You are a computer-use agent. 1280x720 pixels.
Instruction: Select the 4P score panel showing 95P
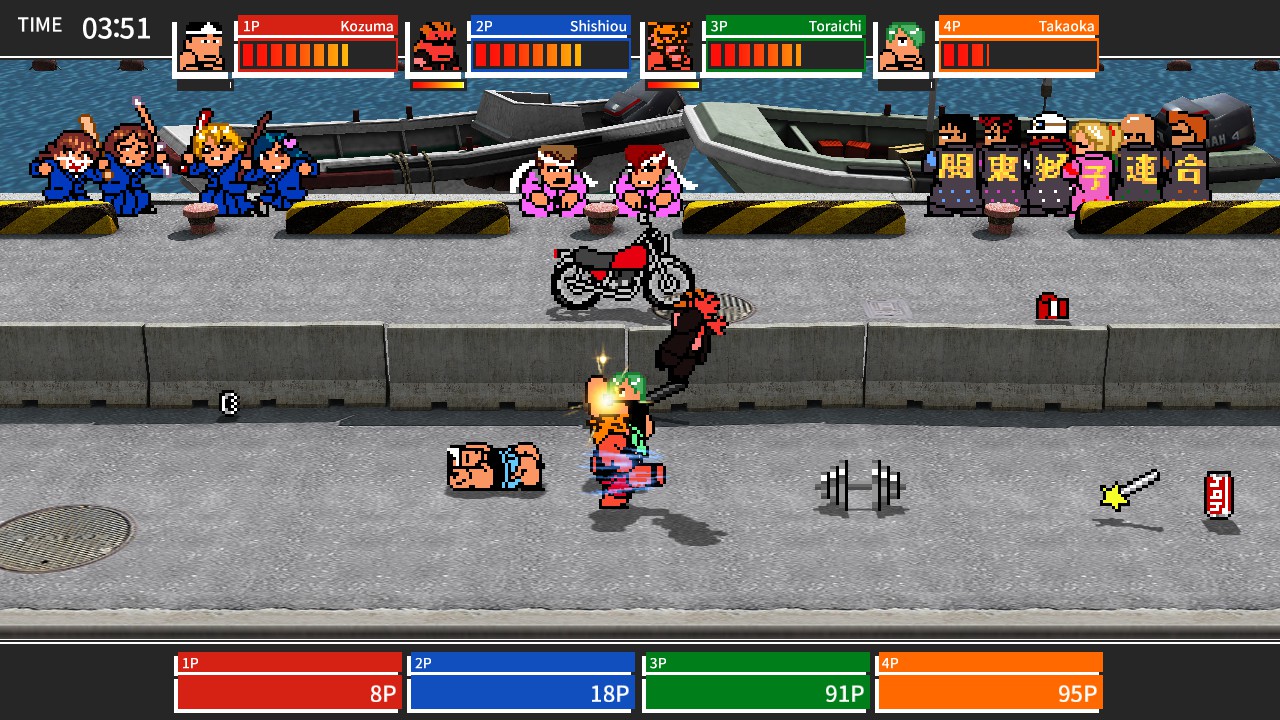(989, 678)
